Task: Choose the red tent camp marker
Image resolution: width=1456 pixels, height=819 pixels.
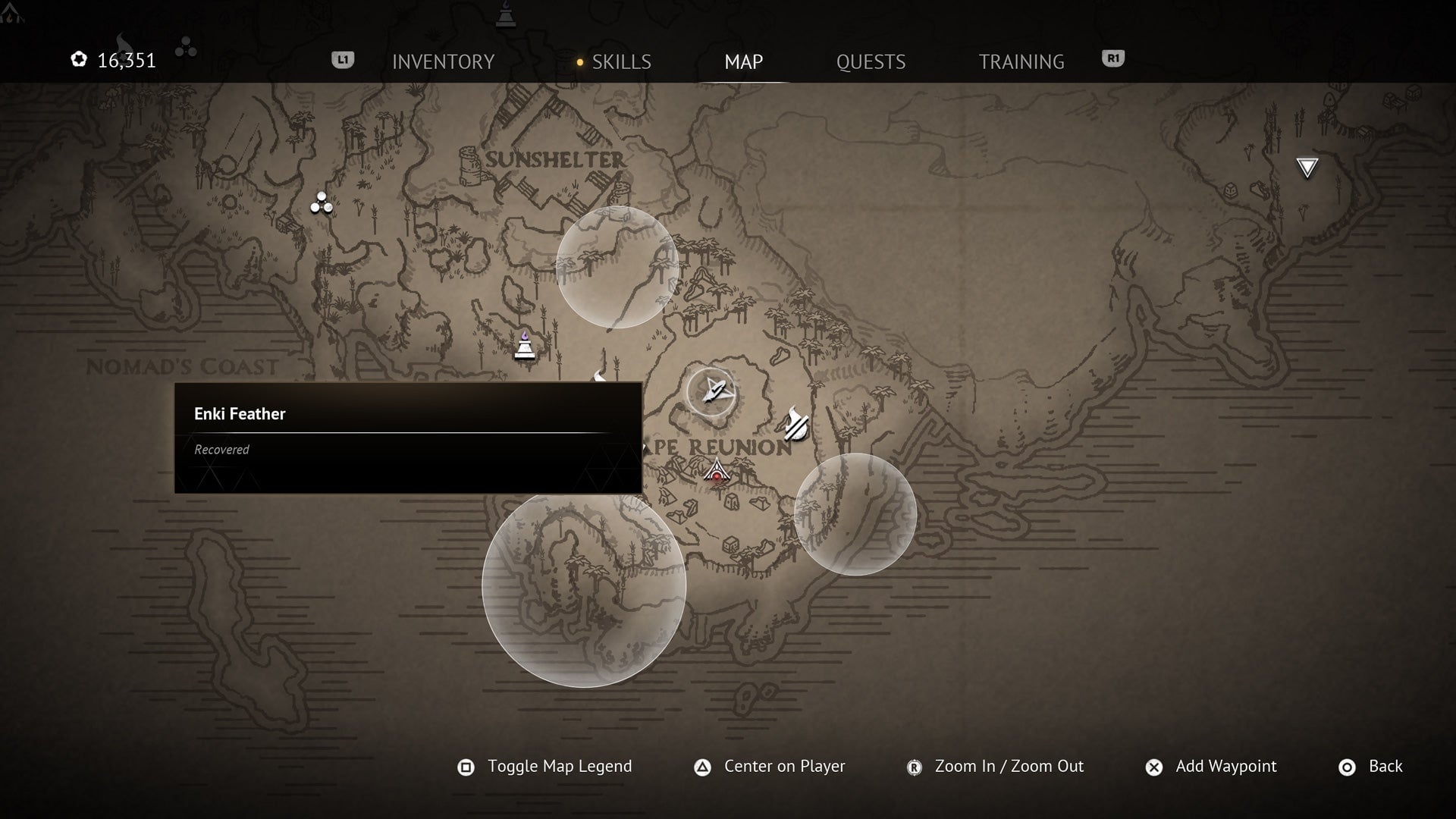Action: 717,471
